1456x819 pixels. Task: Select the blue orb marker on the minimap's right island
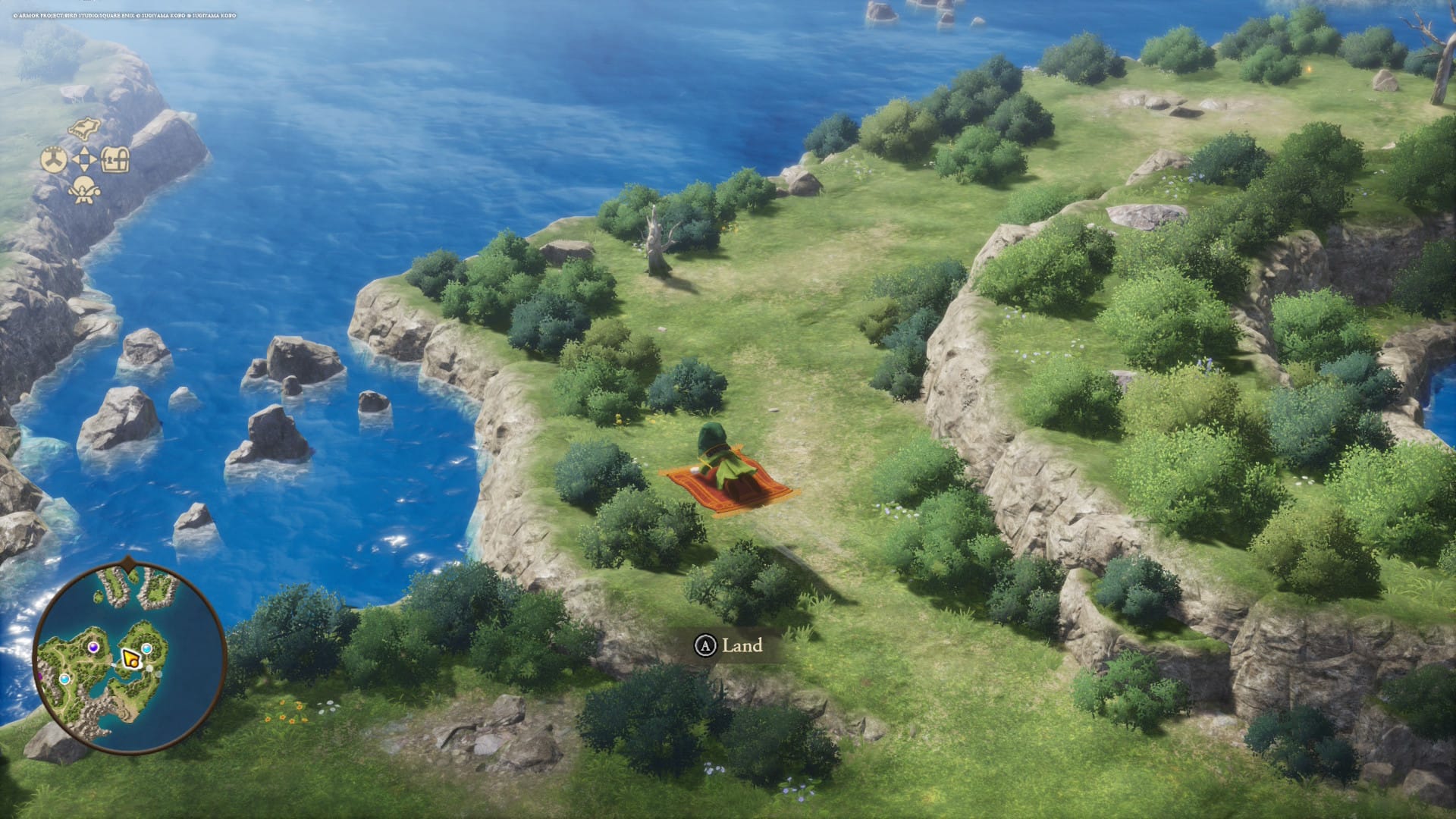point(146,648)
